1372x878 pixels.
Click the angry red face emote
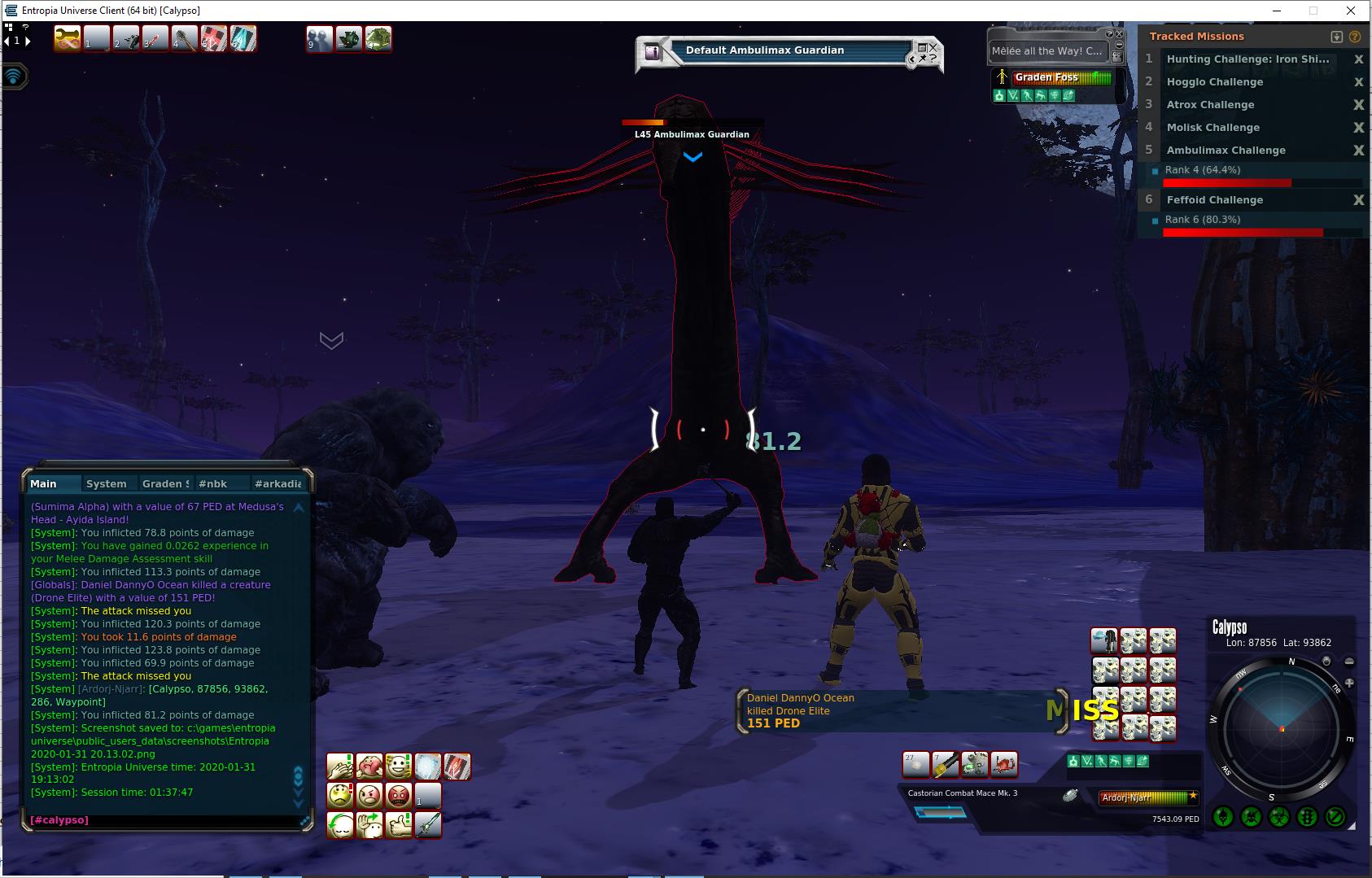[399, 795]
